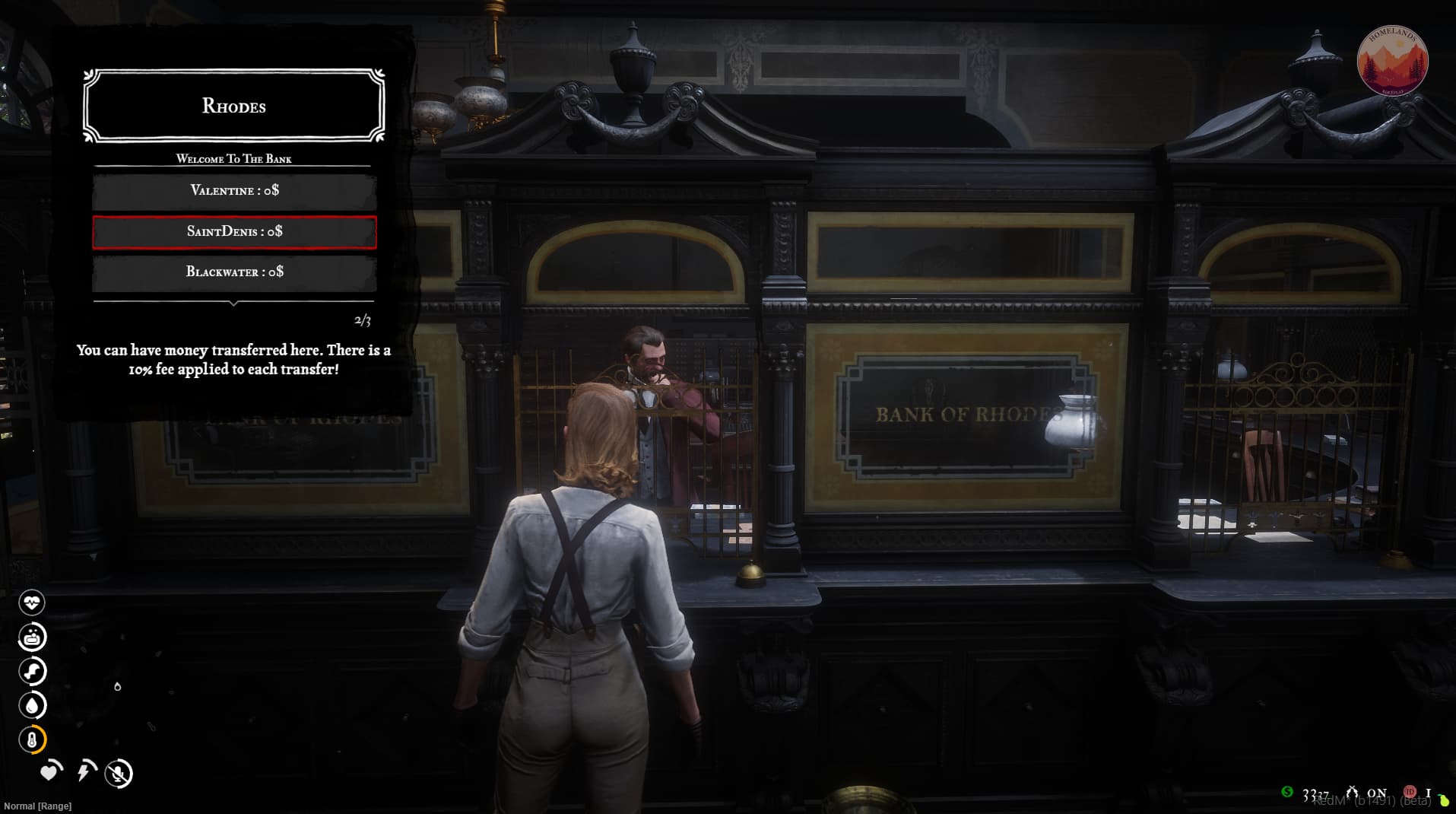Click the lightning bolt stamina core icon
This screenshot has width=1456, height=814.
[85, 771]
